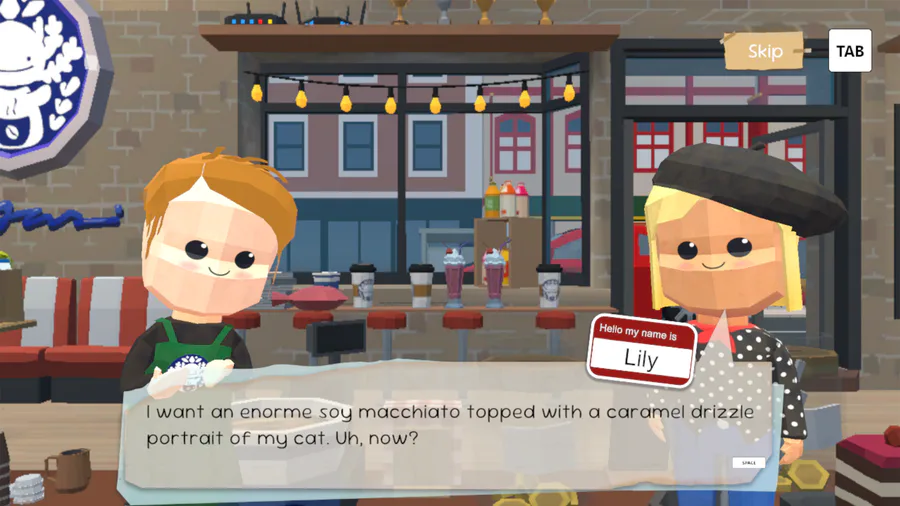Skip the dialogue with the Skip button
The height and width of the screenshot is (506, 900).
click(765, 51)
